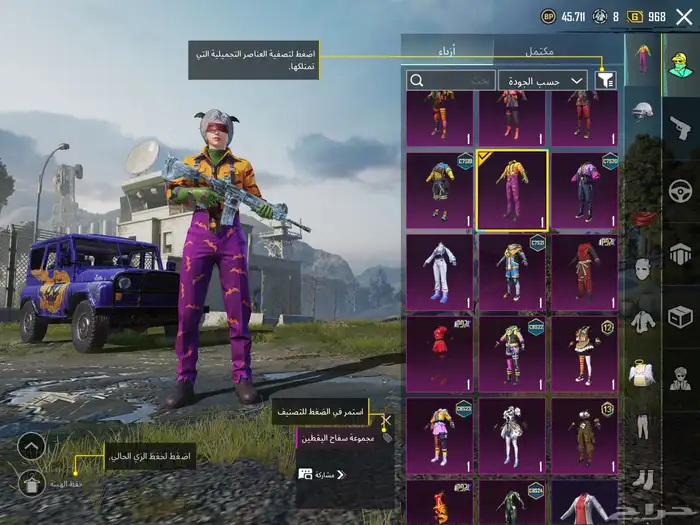Open the box crate category
Screen dimensions: 700x525
680,317
